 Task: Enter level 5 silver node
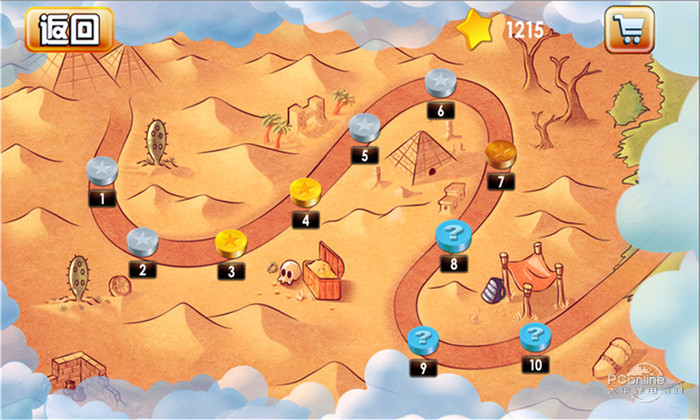click(364, 128)
